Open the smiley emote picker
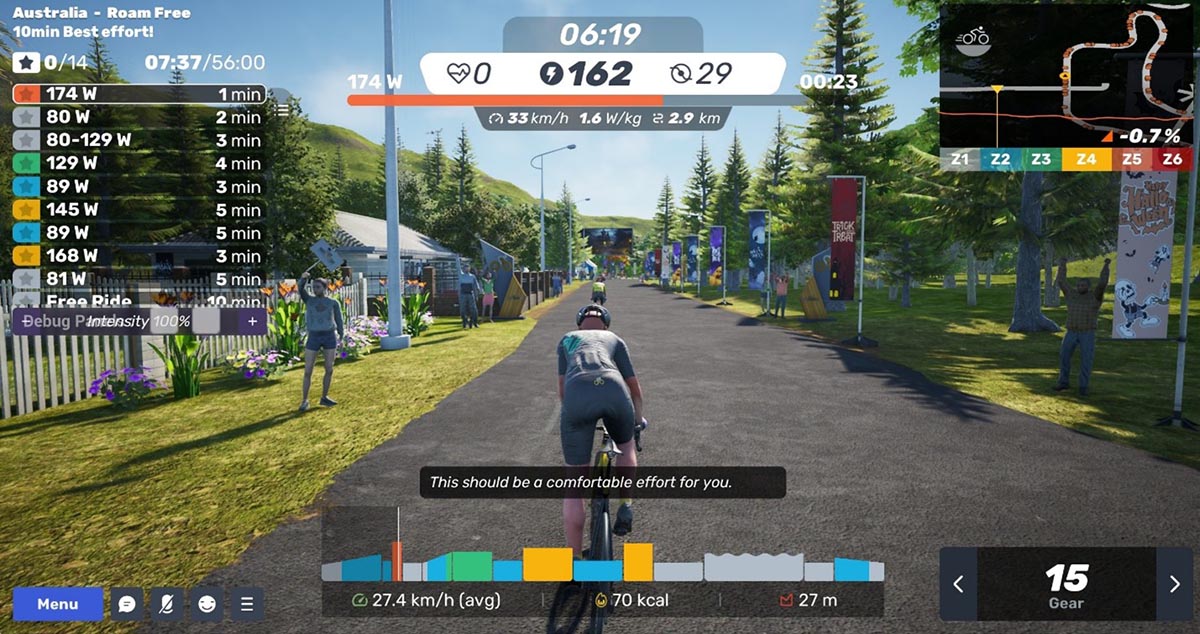Viewport: 1200px width, 634px height. 207,604
